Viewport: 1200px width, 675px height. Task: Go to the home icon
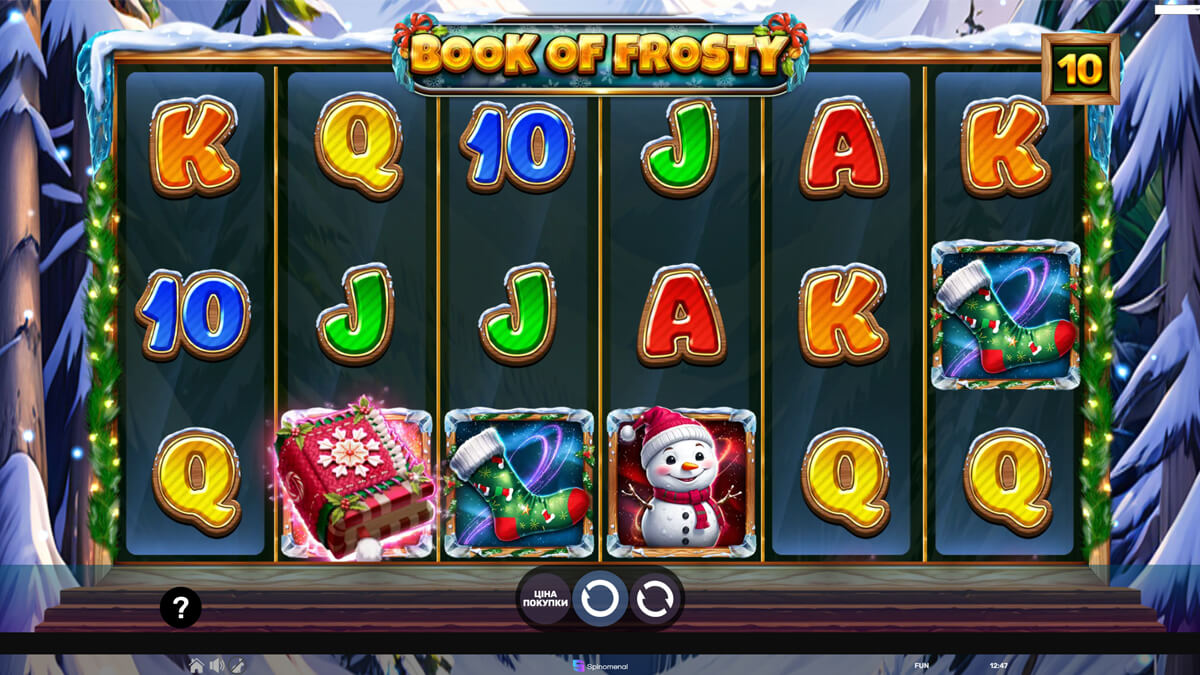tap(197, 665)
